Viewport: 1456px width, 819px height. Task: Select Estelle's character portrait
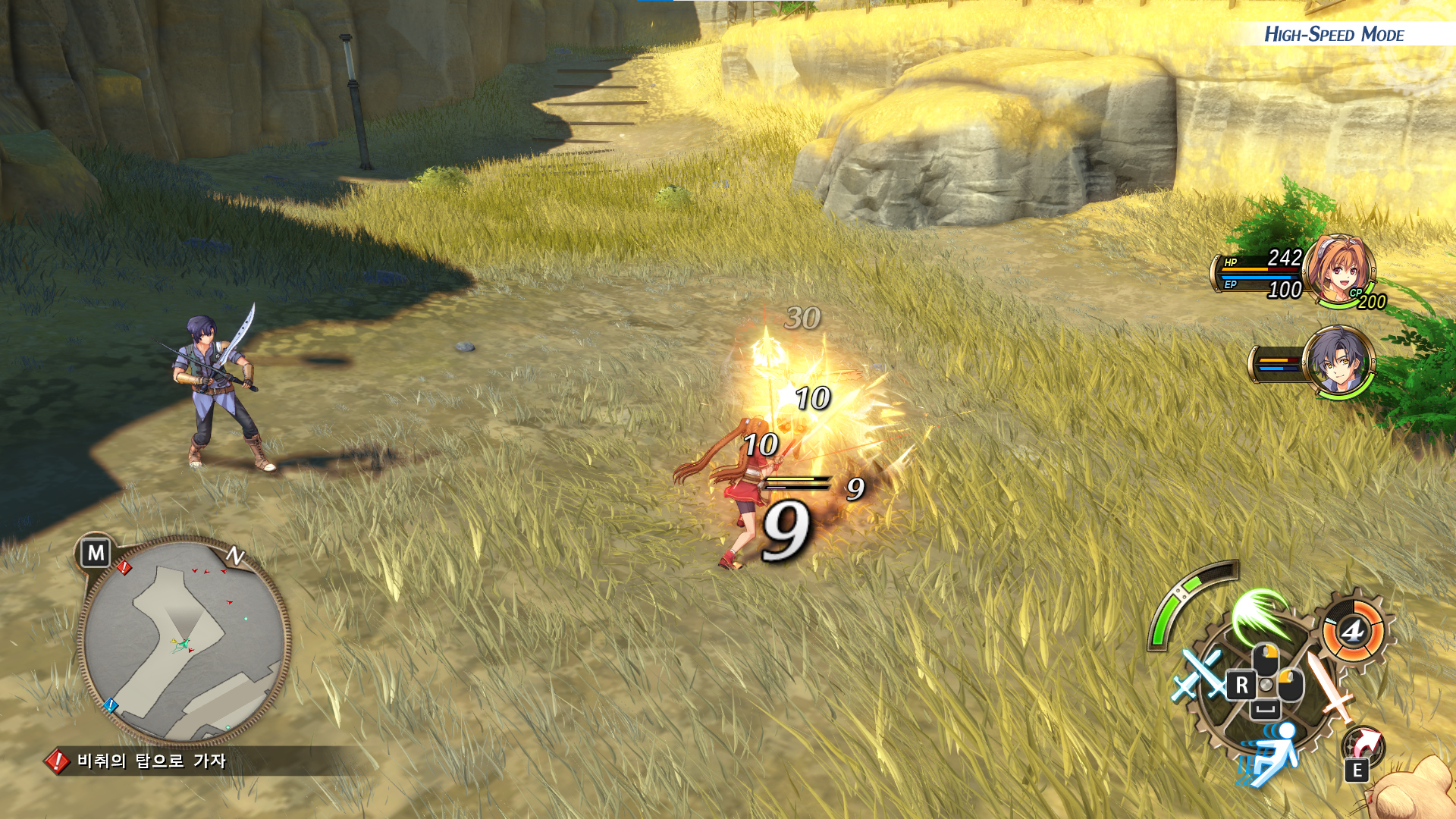click(1339, 269)
